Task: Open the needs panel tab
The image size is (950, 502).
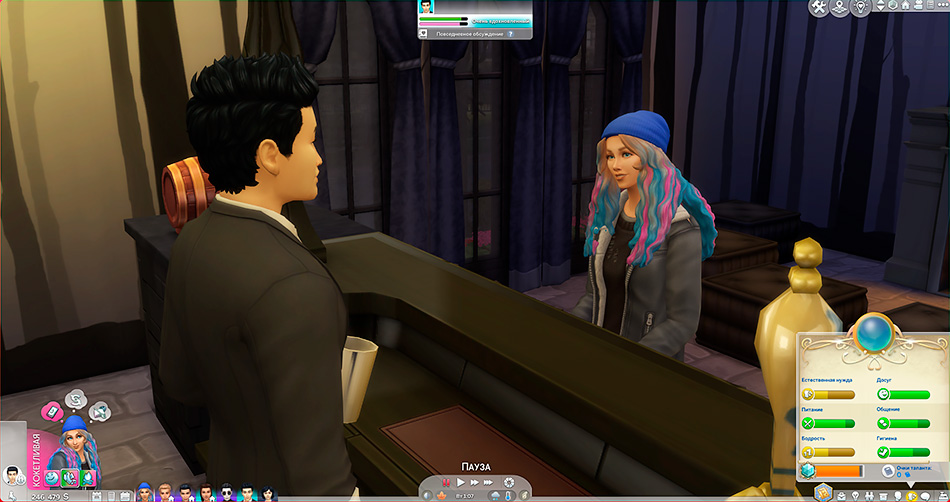Action: pyautogui.click(x=912, y=494)
